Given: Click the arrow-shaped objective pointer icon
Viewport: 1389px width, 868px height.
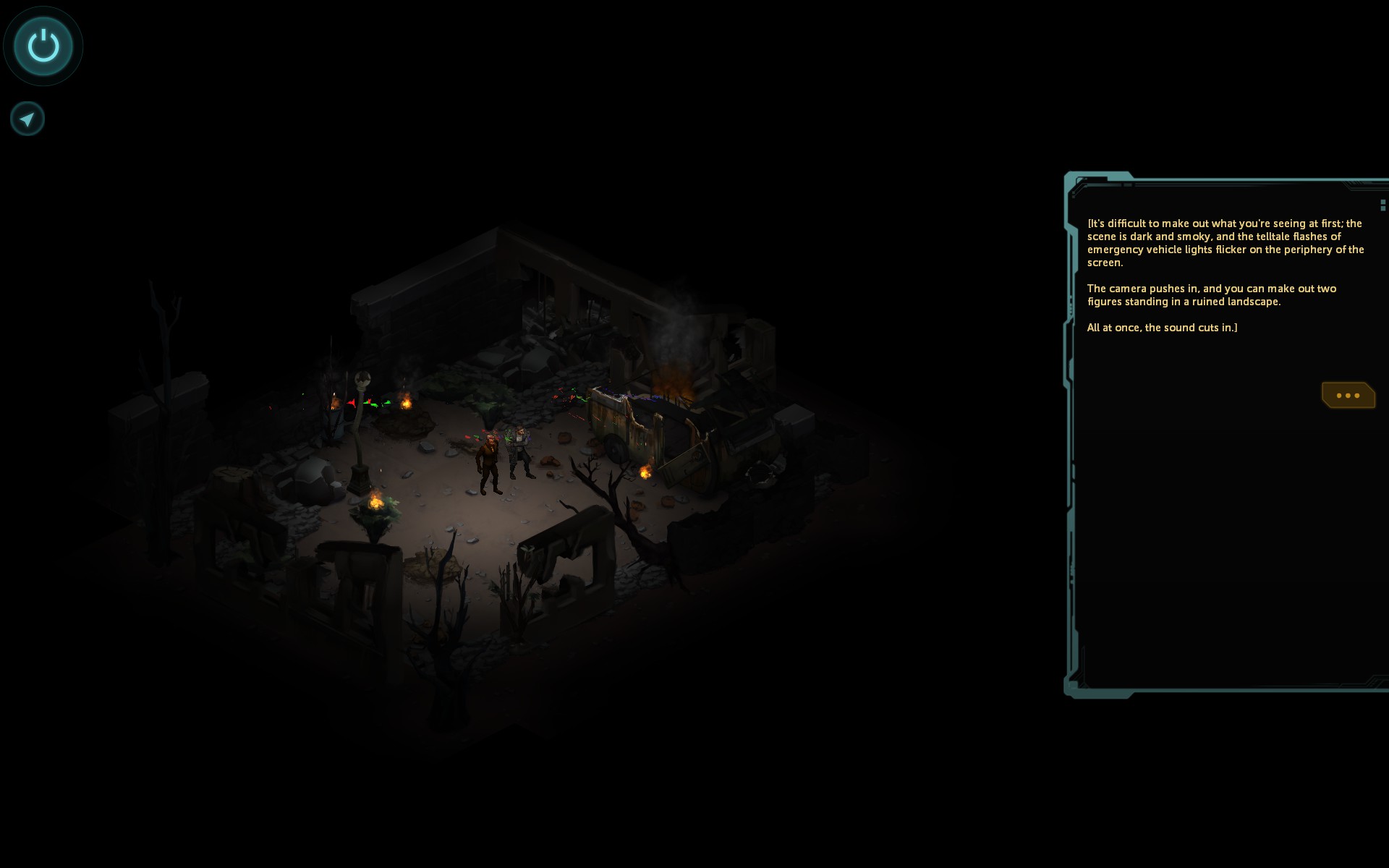Looking at the screenshot, I should coord(27,119).
